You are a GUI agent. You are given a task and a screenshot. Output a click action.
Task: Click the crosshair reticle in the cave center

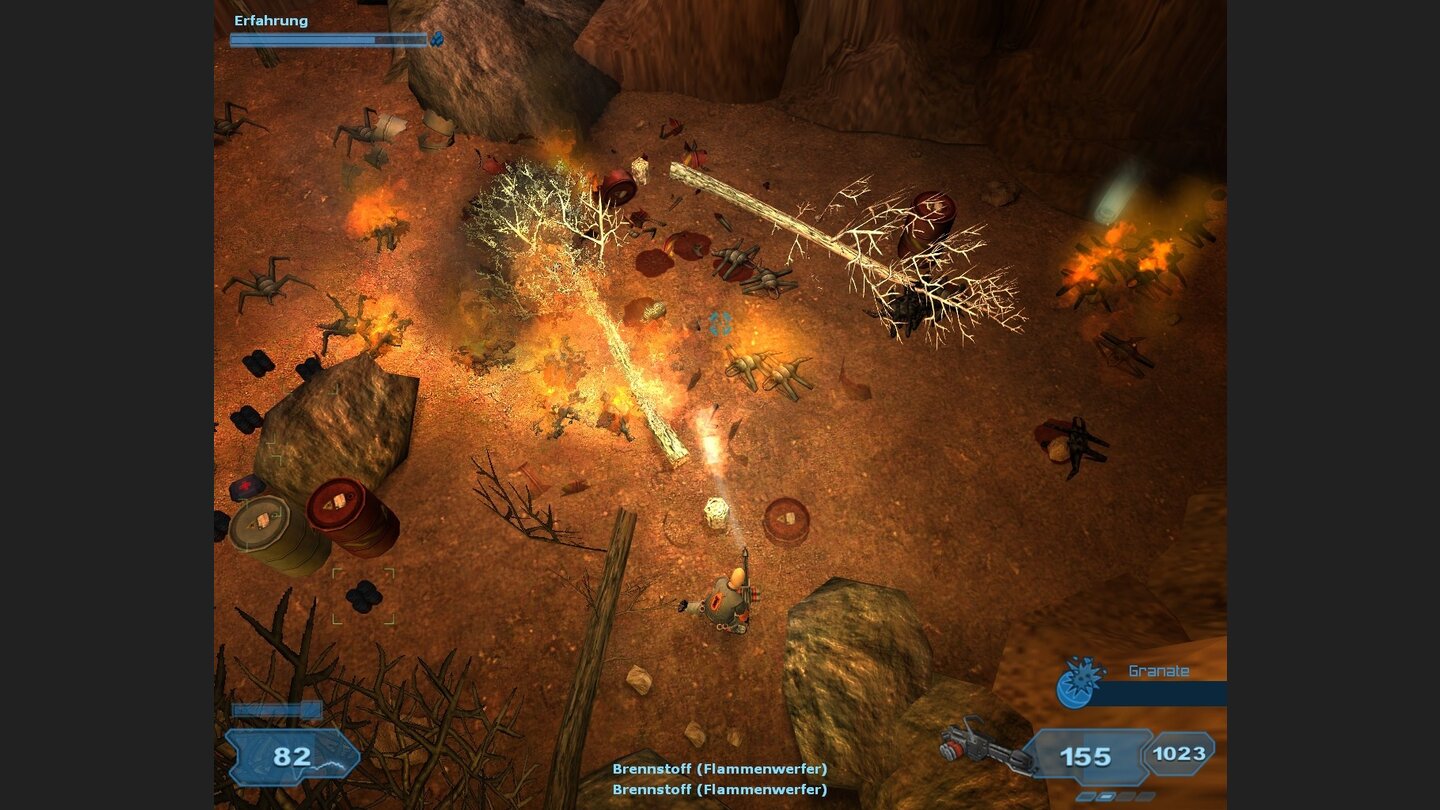(x=722, y=324)
